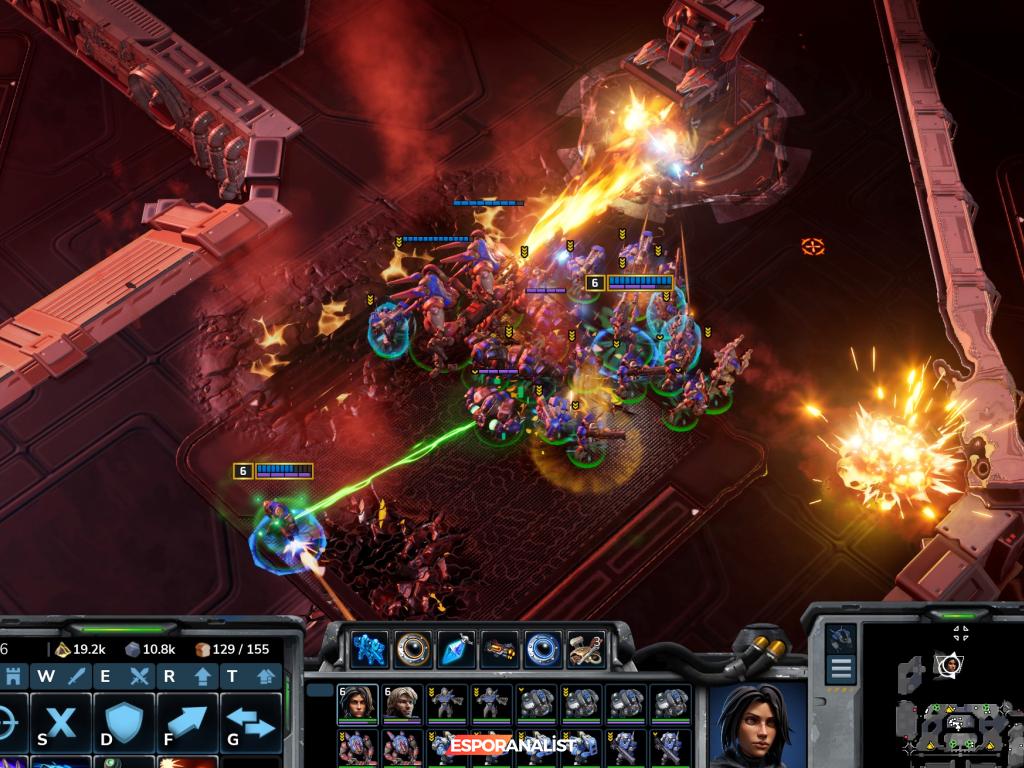The image size is (1024, 768).
Task: Open the winged boots icon
Action: 586,649
